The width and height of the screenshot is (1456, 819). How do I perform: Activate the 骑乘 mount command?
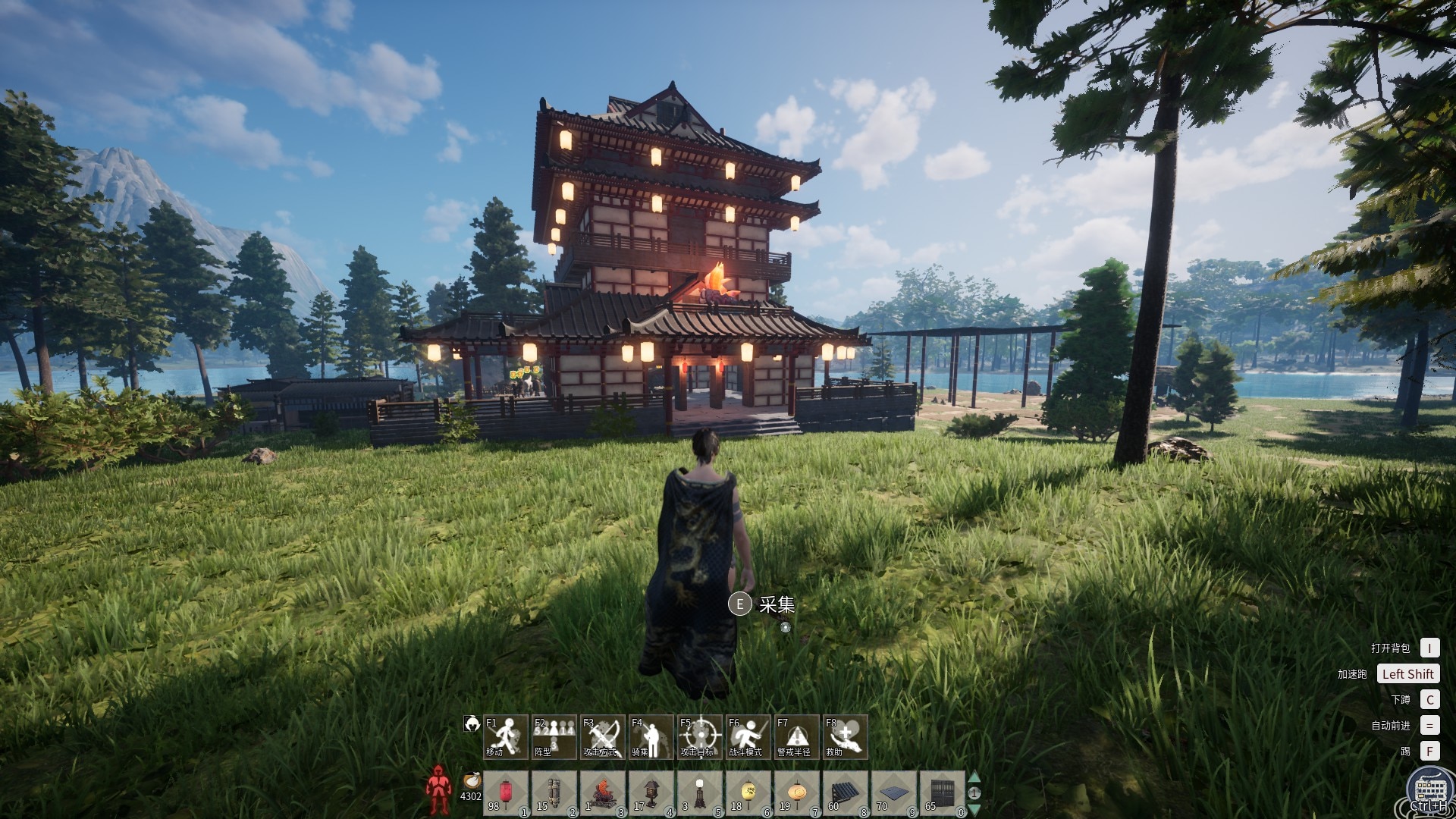pos(651,736)
